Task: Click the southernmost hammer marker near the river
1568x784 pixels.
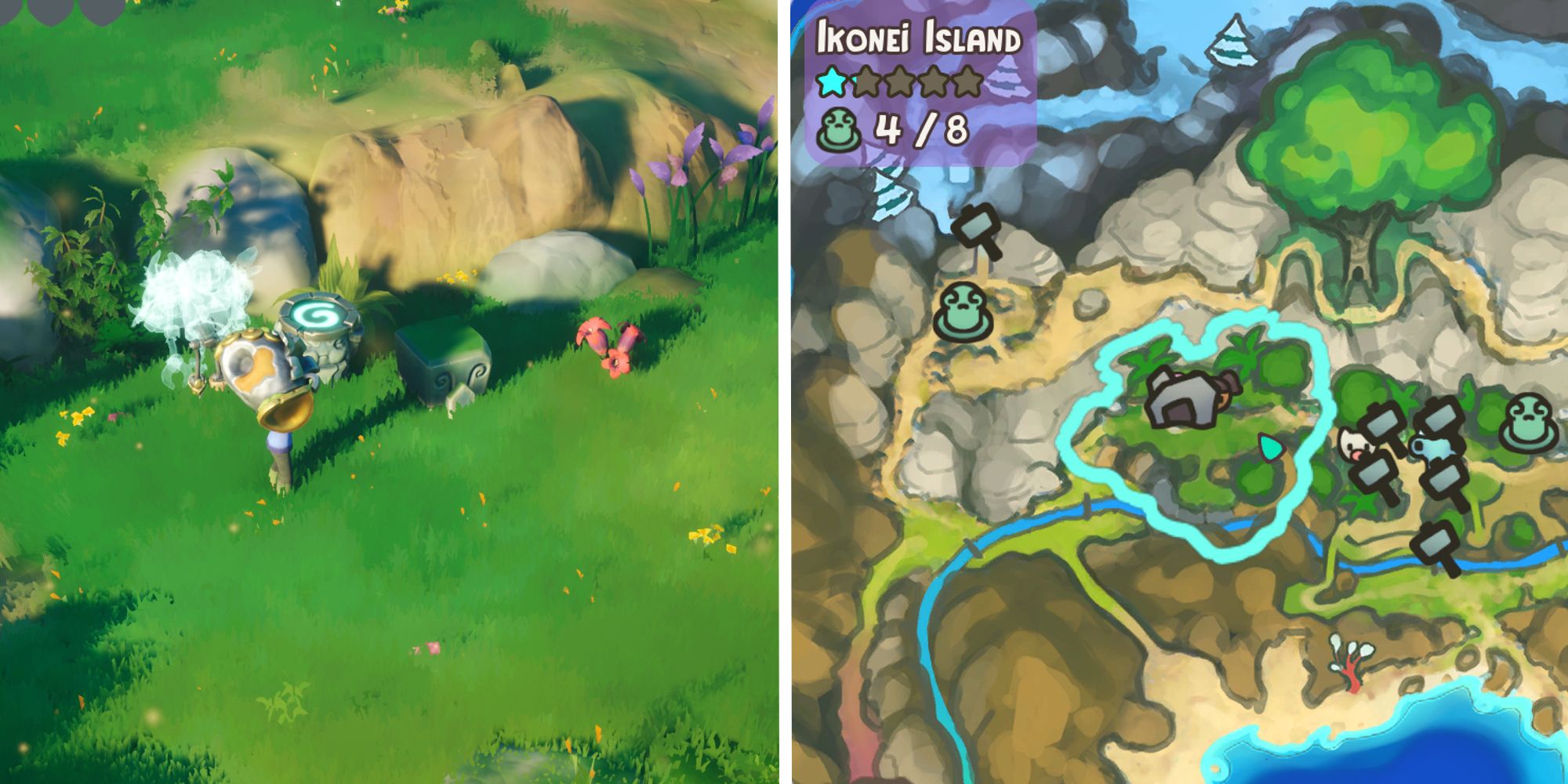Action: (1433, 543)
